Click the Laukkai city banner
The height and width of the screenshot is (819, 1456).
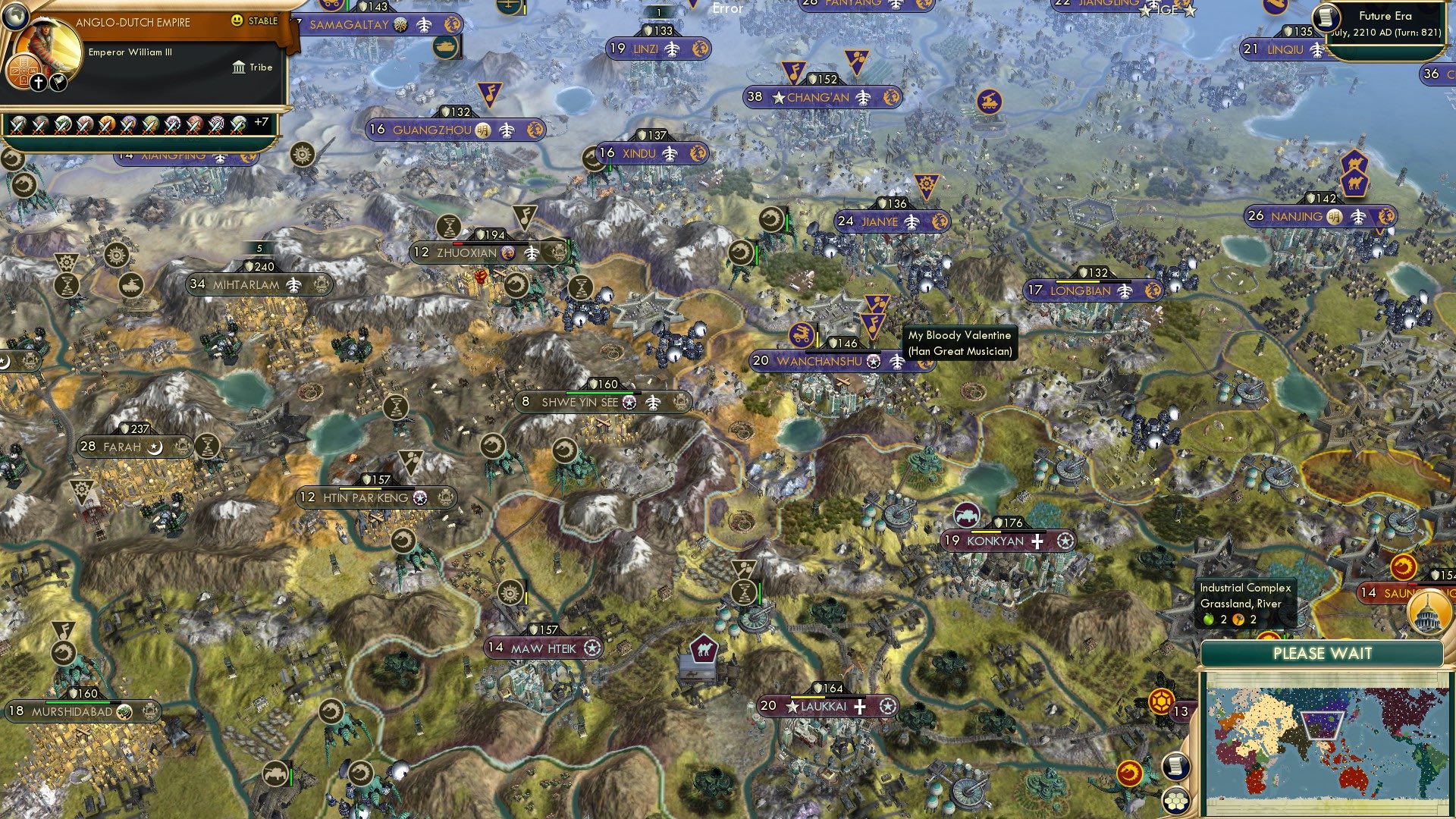click(827, 707)
